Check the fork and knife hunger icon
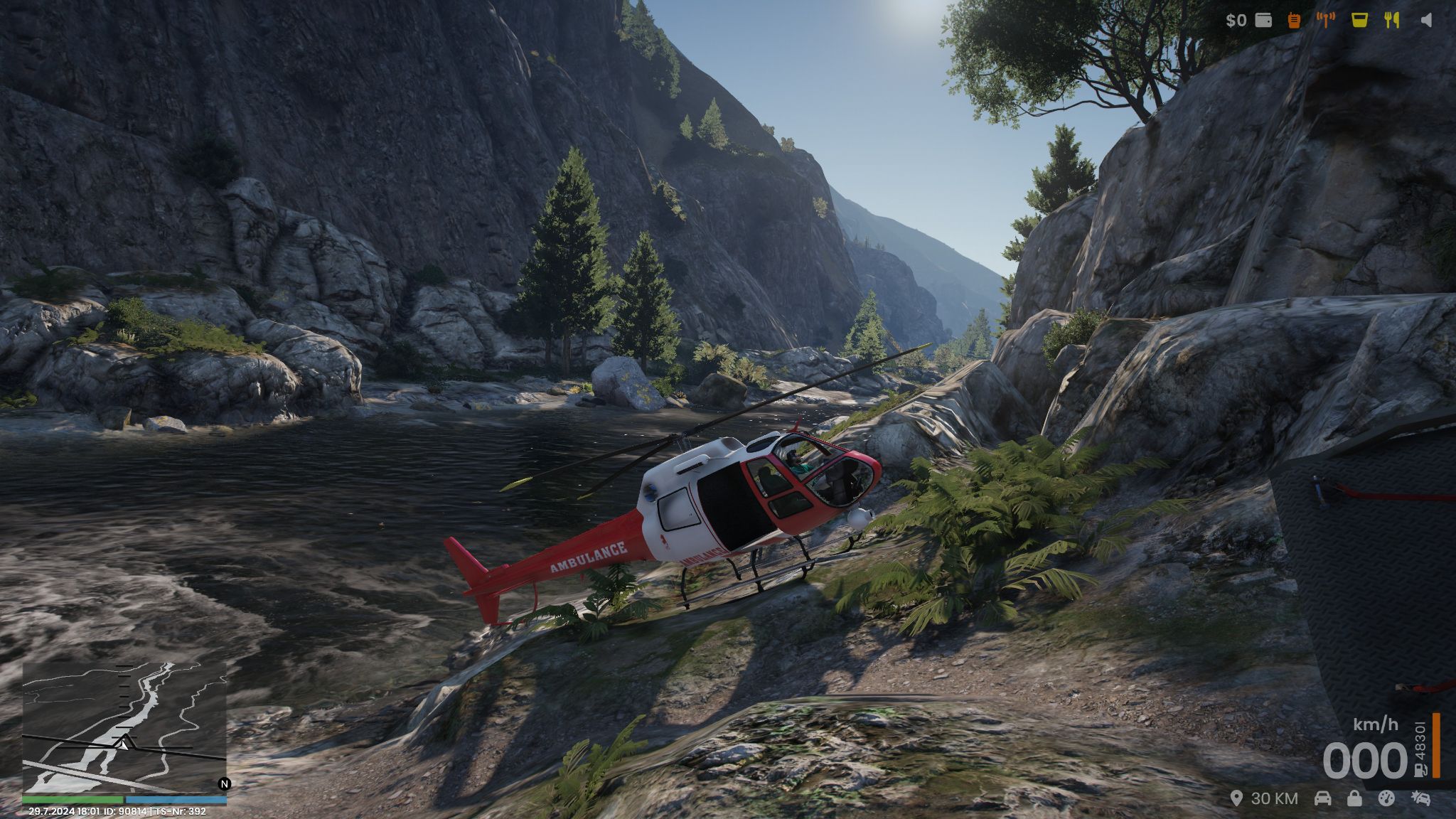The height and width of the screenshot is (819, 1456). (1392, 20)
